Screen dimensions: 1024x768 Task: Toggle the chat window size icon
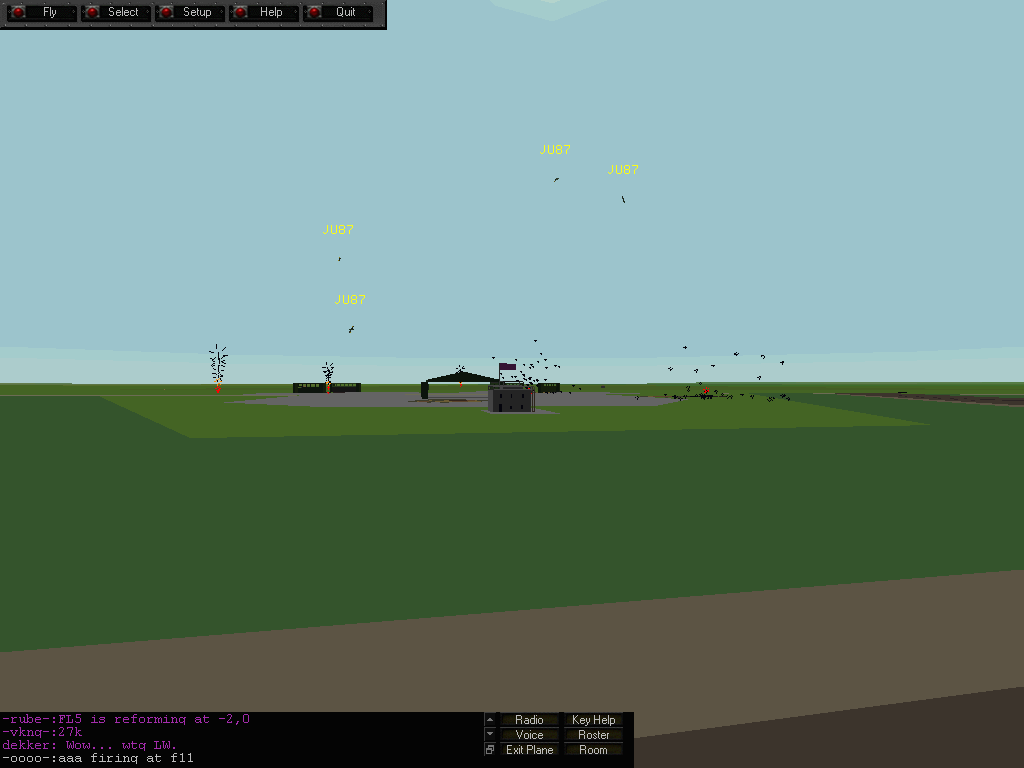coord(490,750)
